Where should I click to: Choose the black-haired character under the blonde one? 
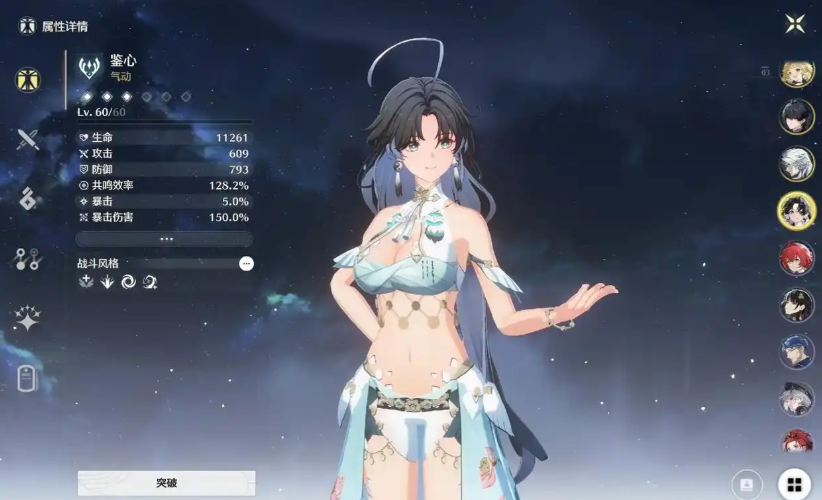point(797,118)
